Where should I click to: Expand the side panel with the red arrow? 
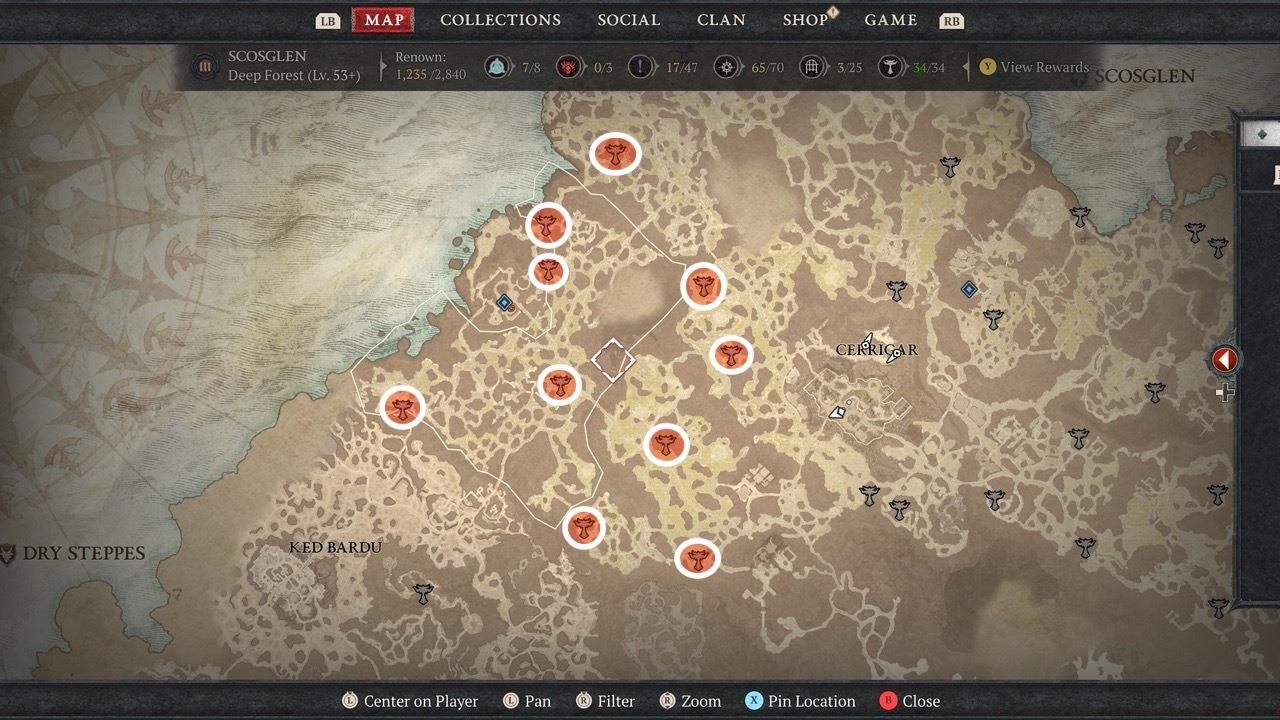click(1224, 360)
